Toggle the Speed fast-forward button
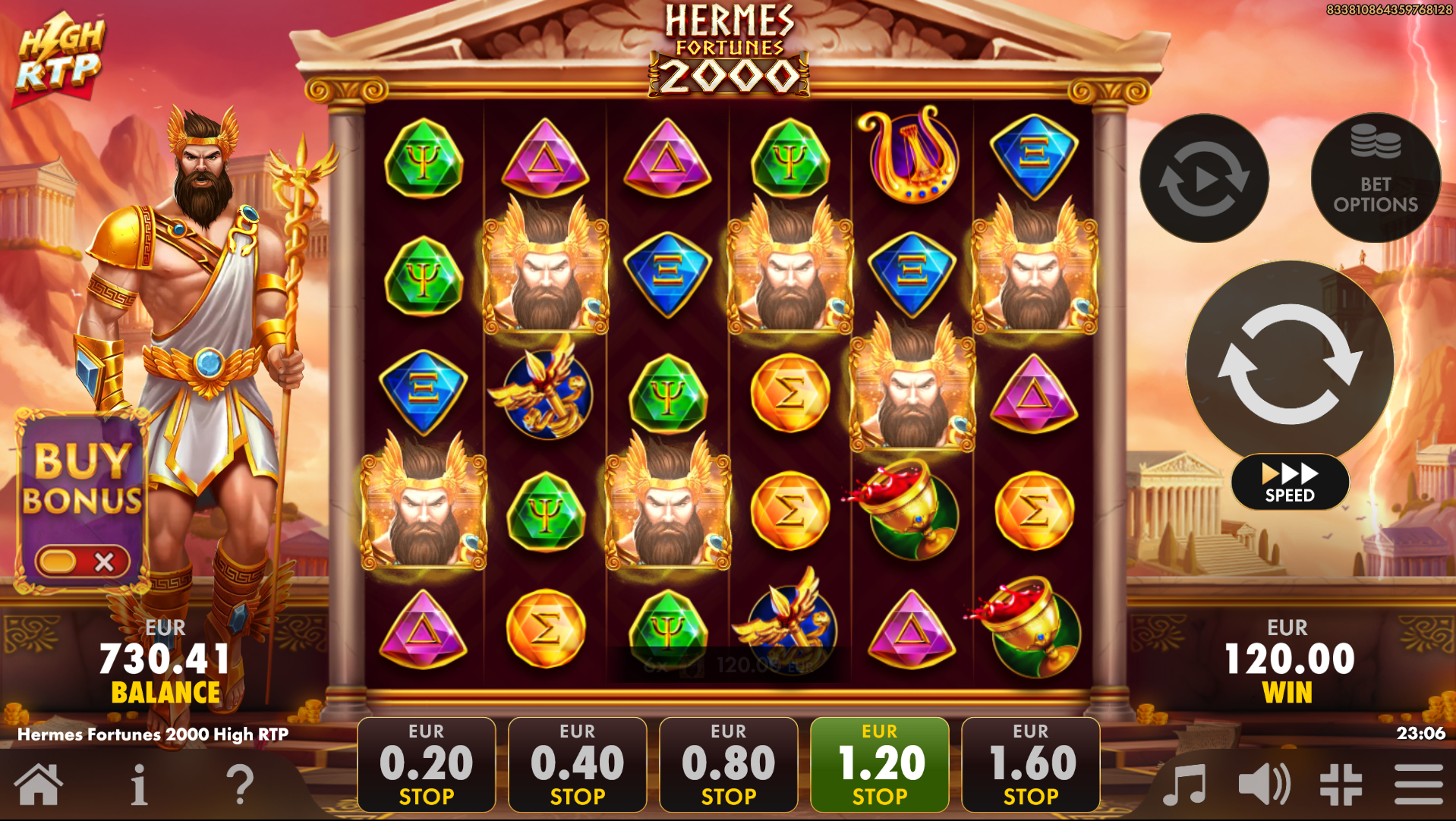The image size is (1456, 821). 1289,482
